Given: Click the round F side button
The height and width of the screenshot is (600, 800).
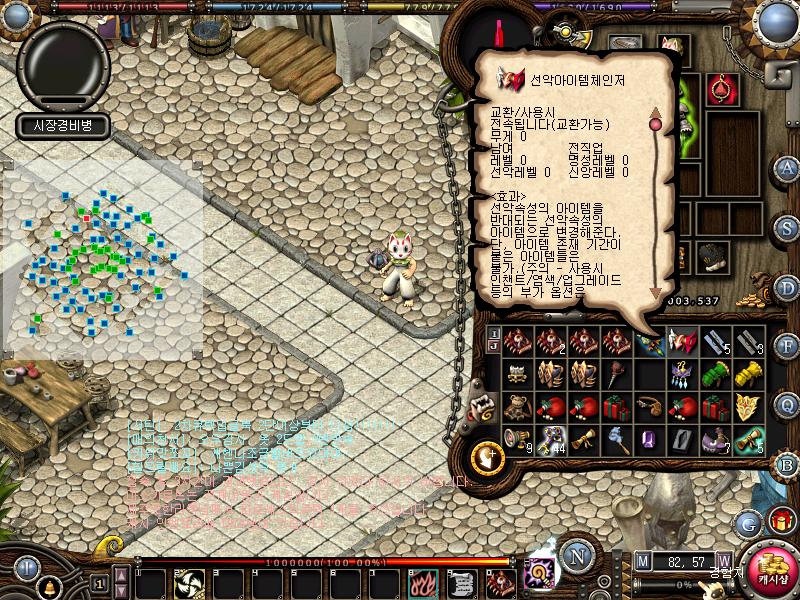Looking at the screenshot, I should click(788, 346).
